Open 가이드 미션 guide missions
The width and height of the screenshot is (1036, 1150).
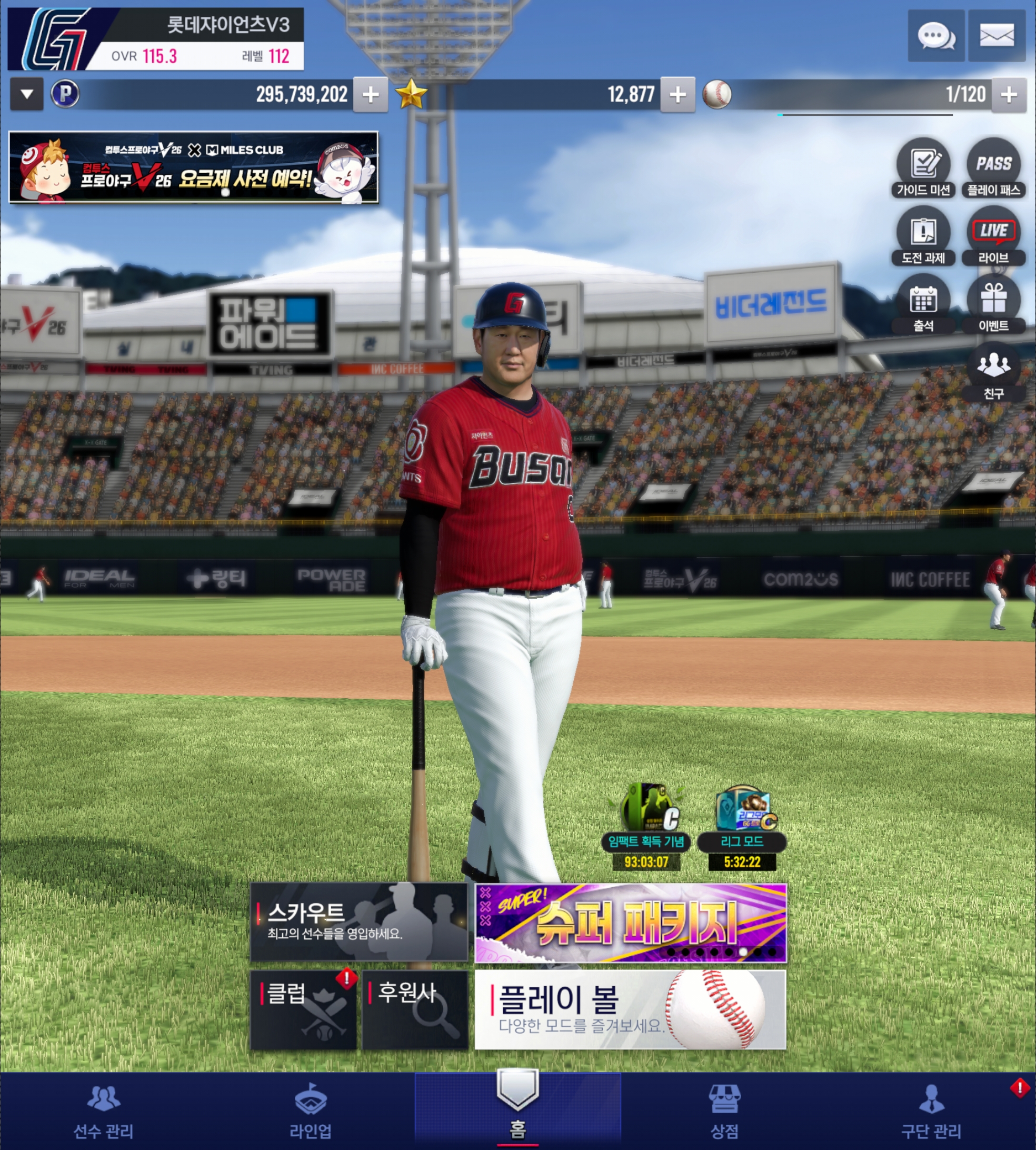pos(923,168)
